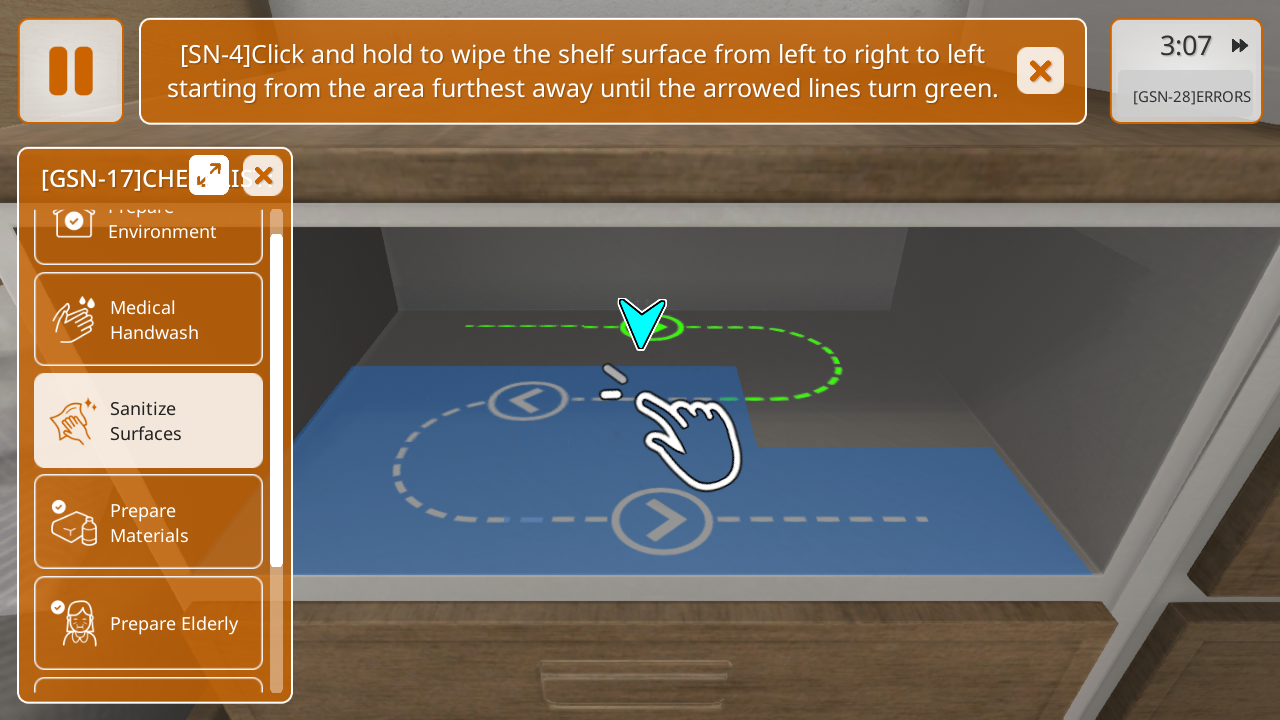
Task: Fast-forward using the double arrow icon
Action: click(x=1240, y=46)
